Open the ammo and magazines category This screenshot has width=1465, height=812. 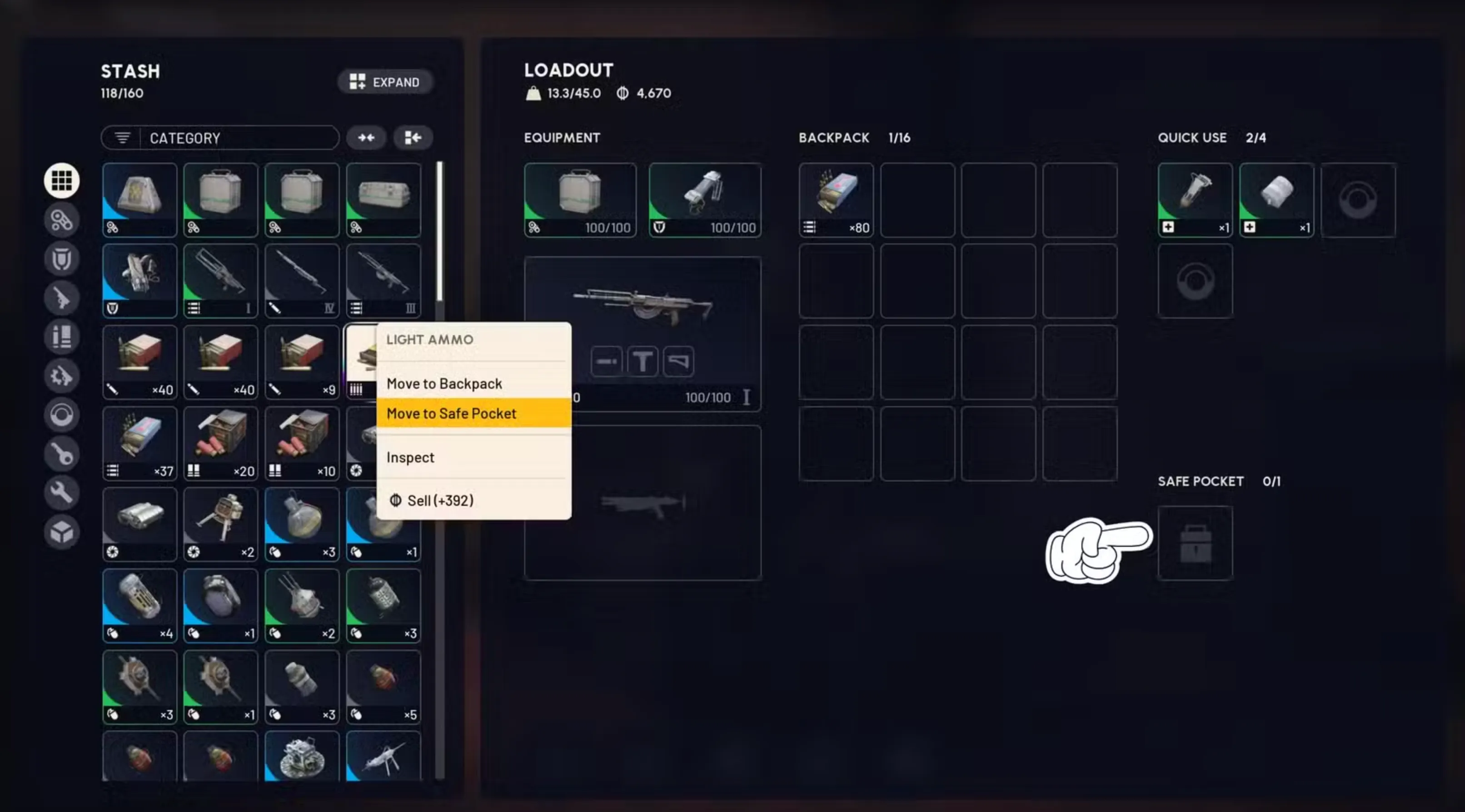(61, 337)
